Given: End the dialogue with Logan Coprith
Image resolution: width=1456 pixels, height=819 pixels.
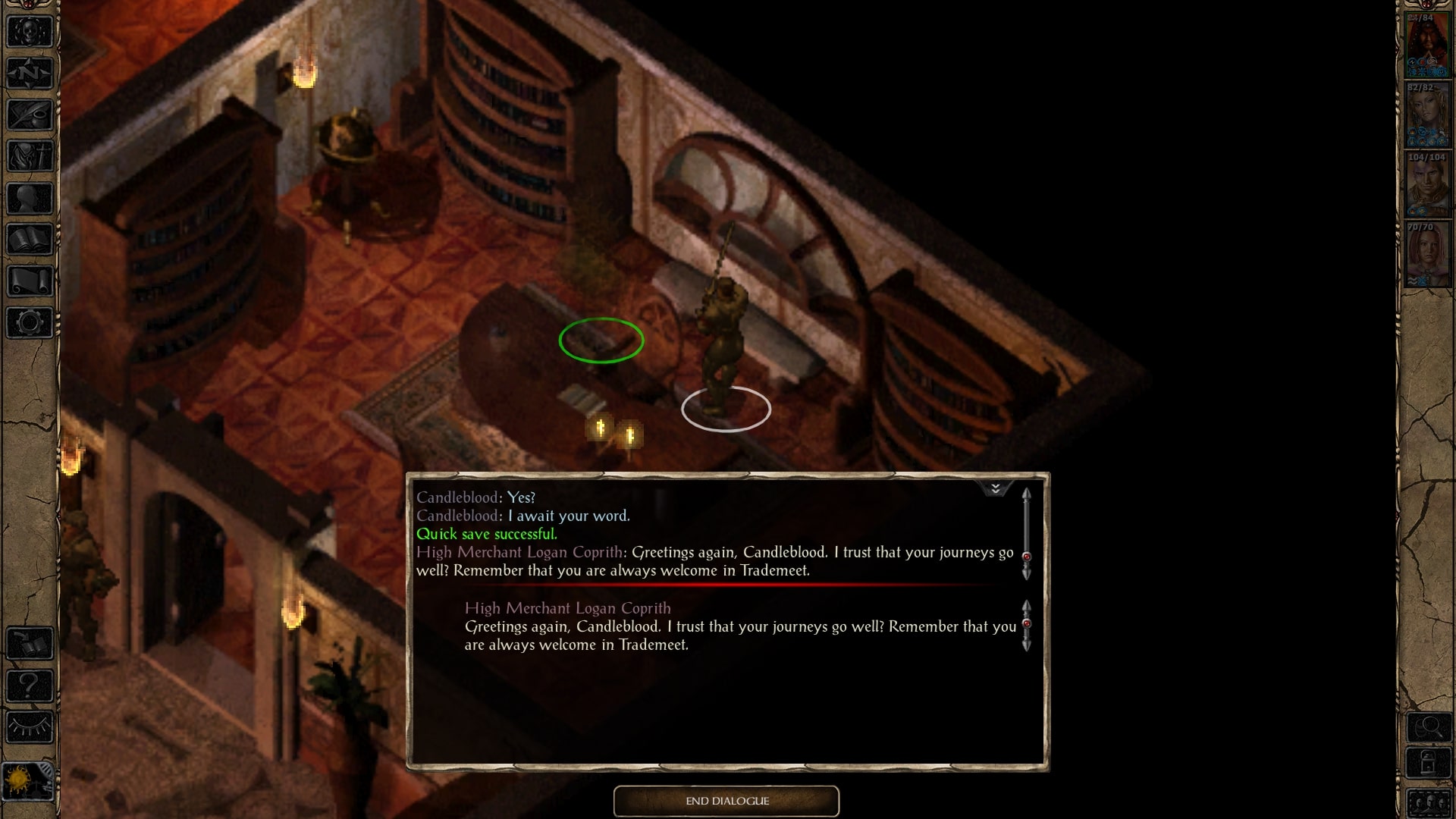Looking at the screenshot, I should click(726, 801).
